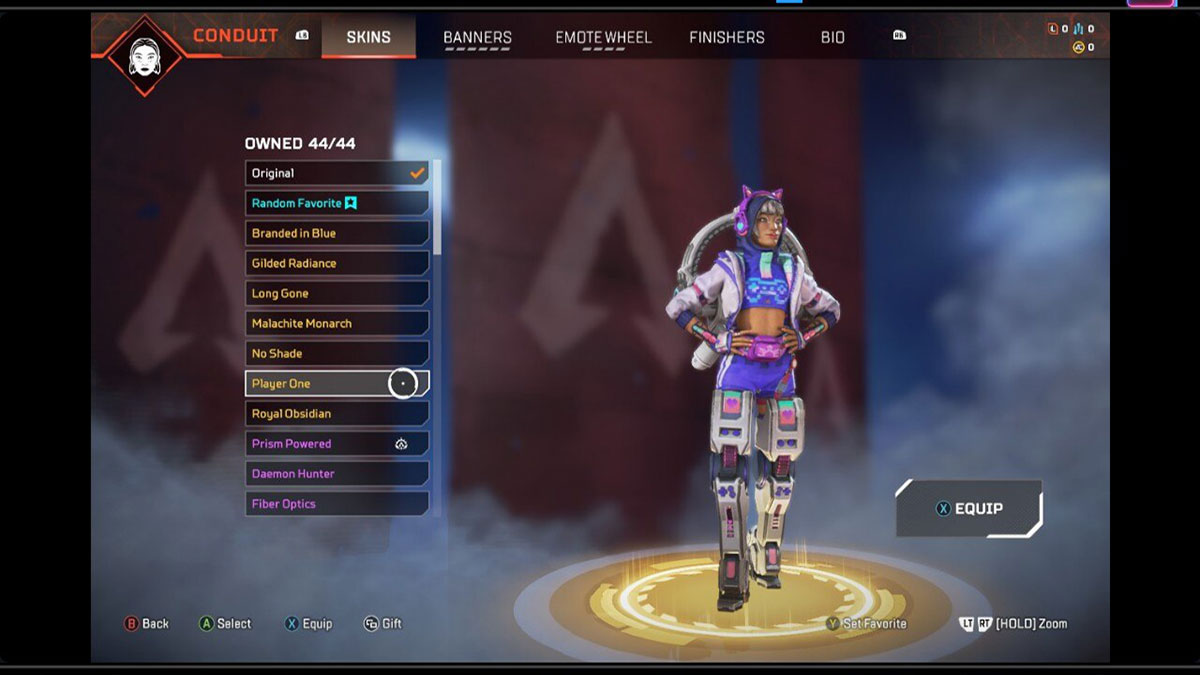Open Conduit's Bio tab
The image size is (1200, 675).
coord(832,37)
